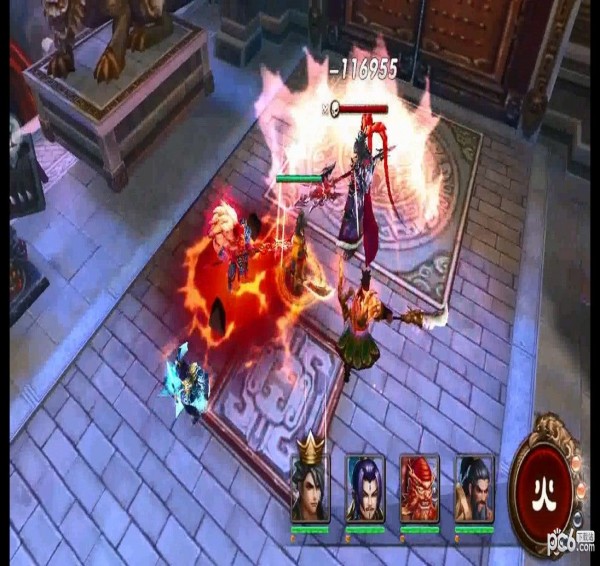The height and width of the screenshot is (566, 600).
Task: Select the bearded dark-haired hero portrait
Action: click(474, 489)
